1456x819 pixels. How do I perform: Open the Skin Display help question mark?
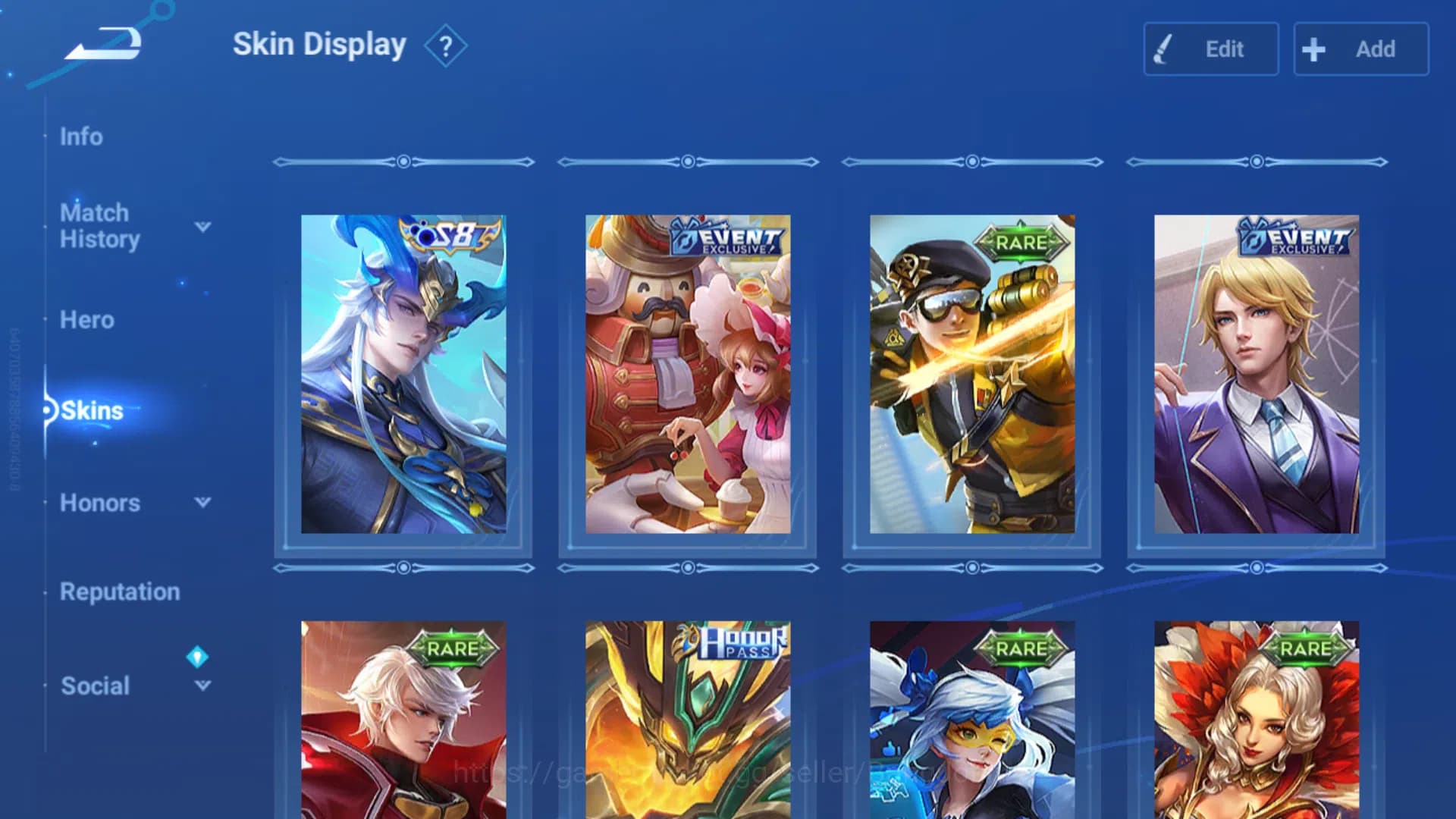[x=446, y=45]
